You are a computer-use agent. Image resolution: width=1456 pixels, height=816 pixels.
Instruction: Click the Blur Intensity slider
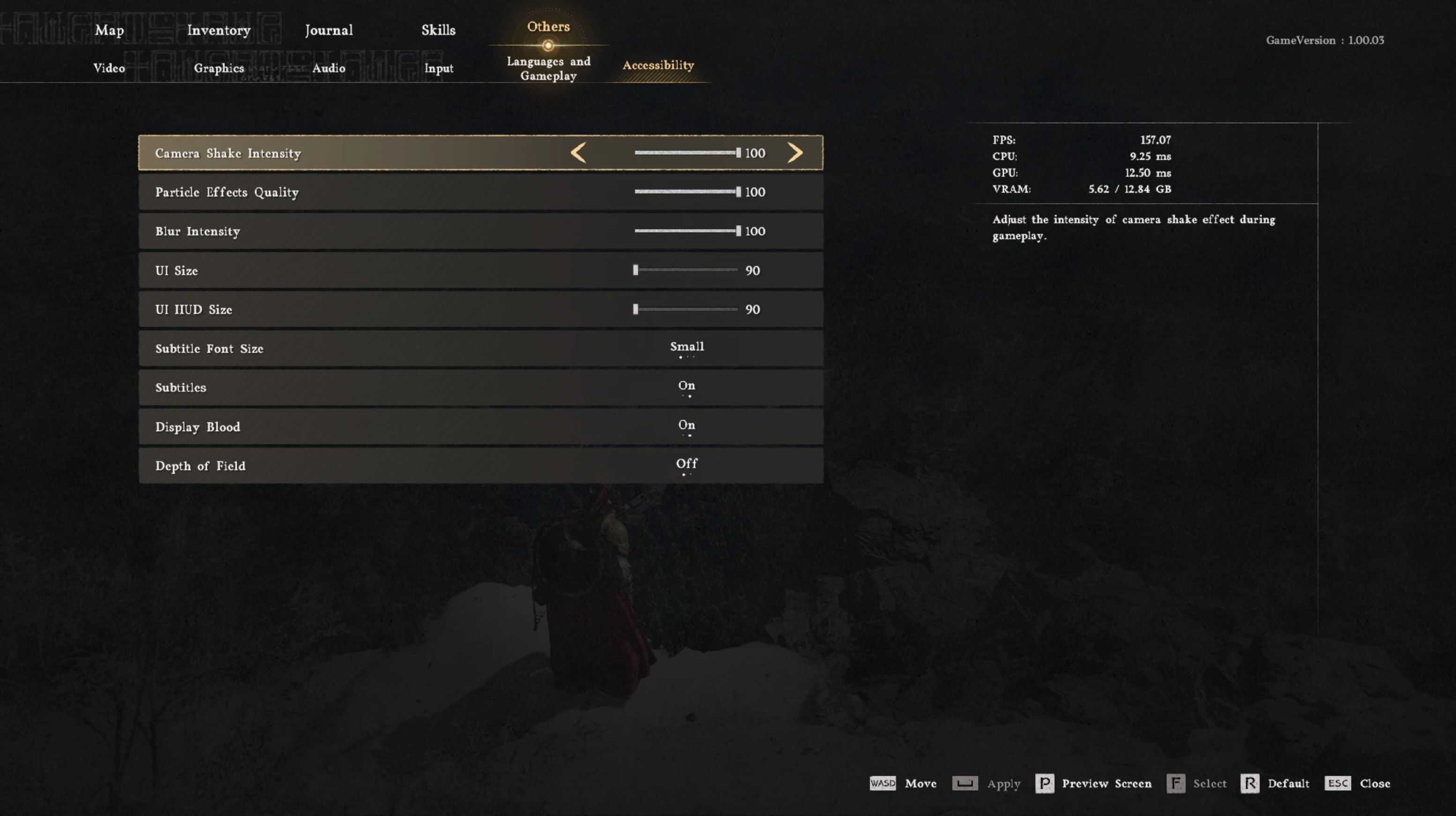click(x=686, y=231)
